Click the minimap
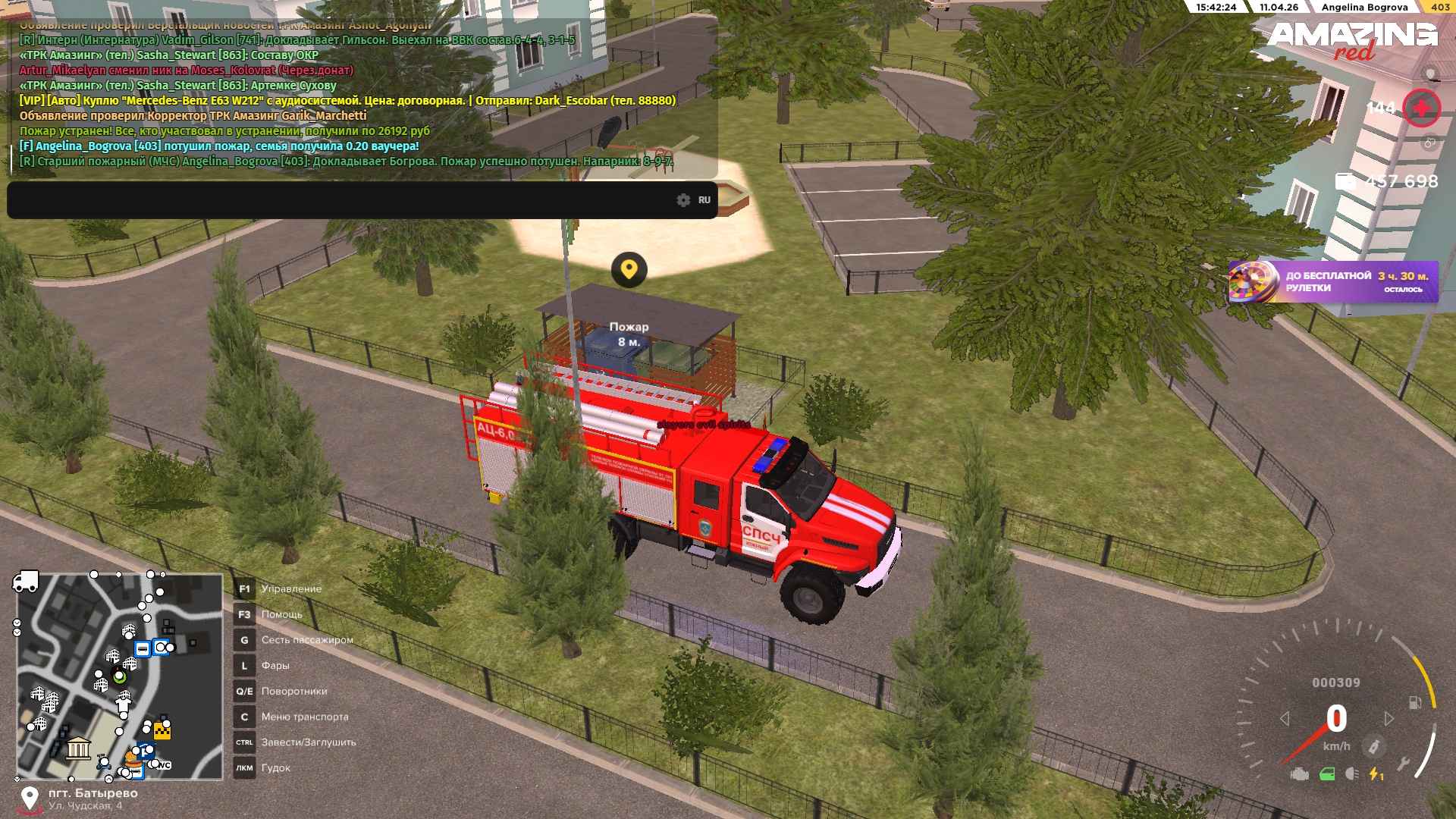Viewport: 1456px width, 819px height. coord(120,676)
